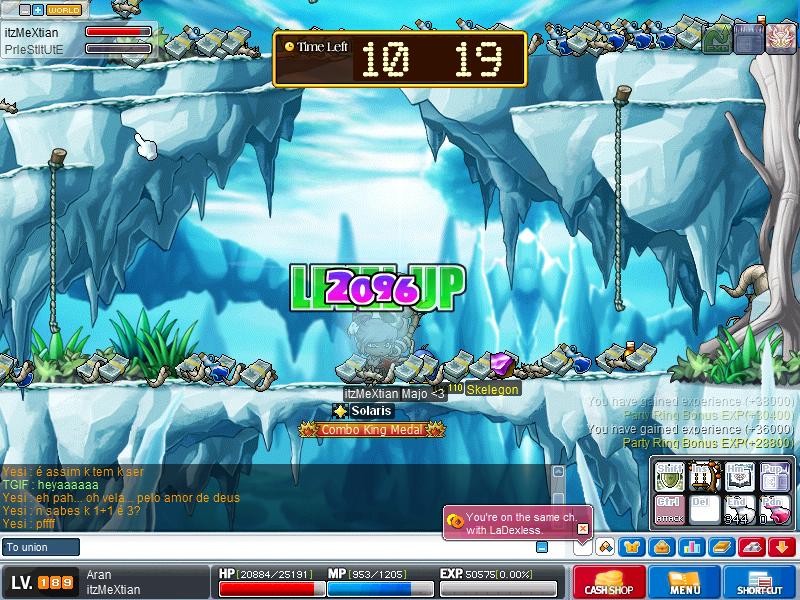
Task: Open equipment window with shirt icon
Action: point(633,546)
